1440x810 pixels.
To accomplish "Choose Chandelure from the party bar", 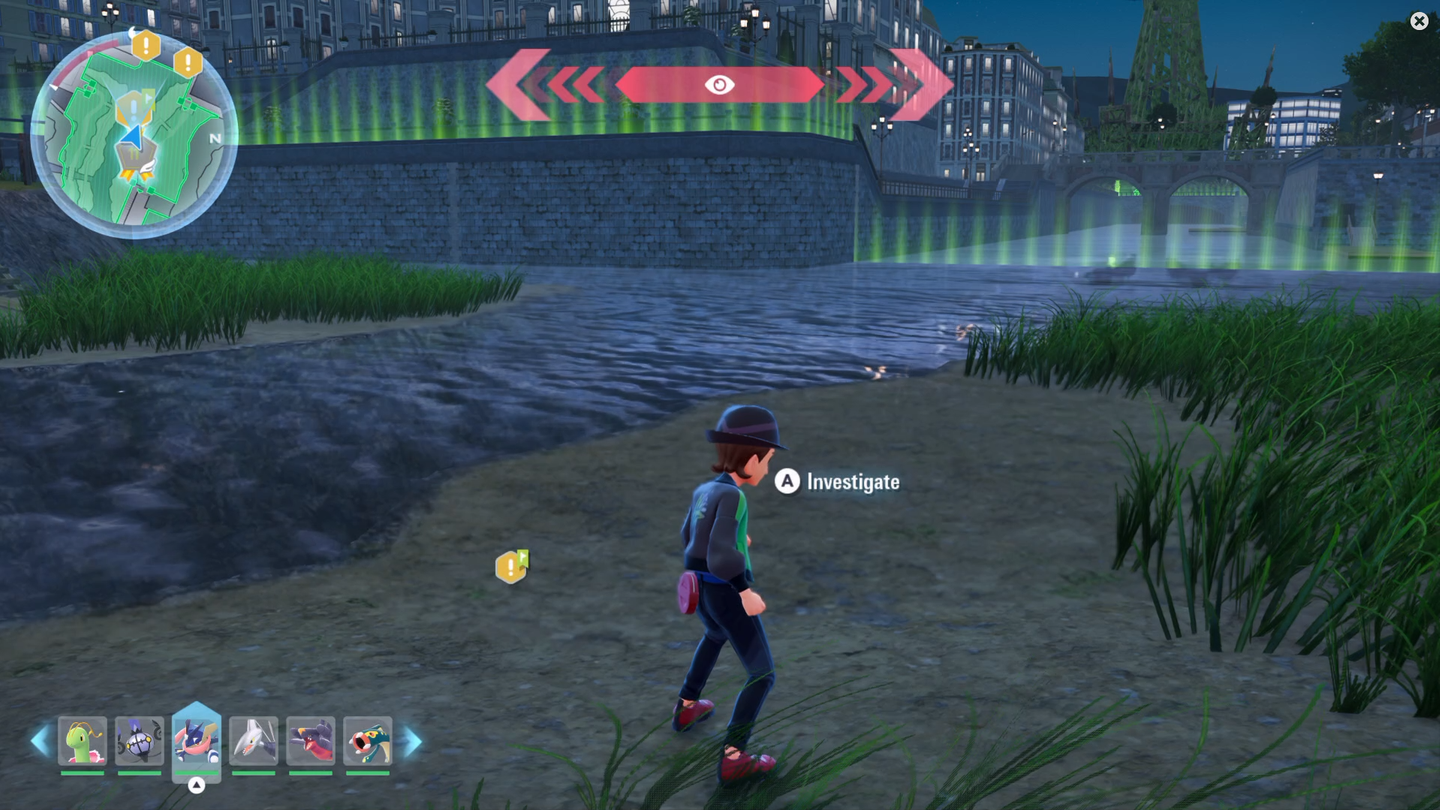I will (139, 742).
